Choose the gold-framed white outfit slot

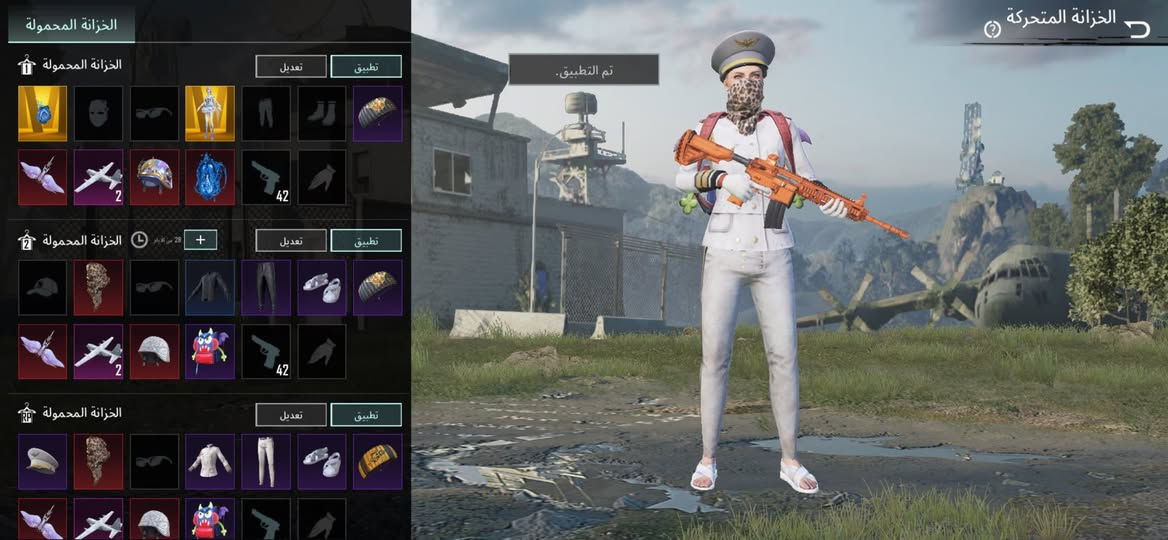click(210, 113)
